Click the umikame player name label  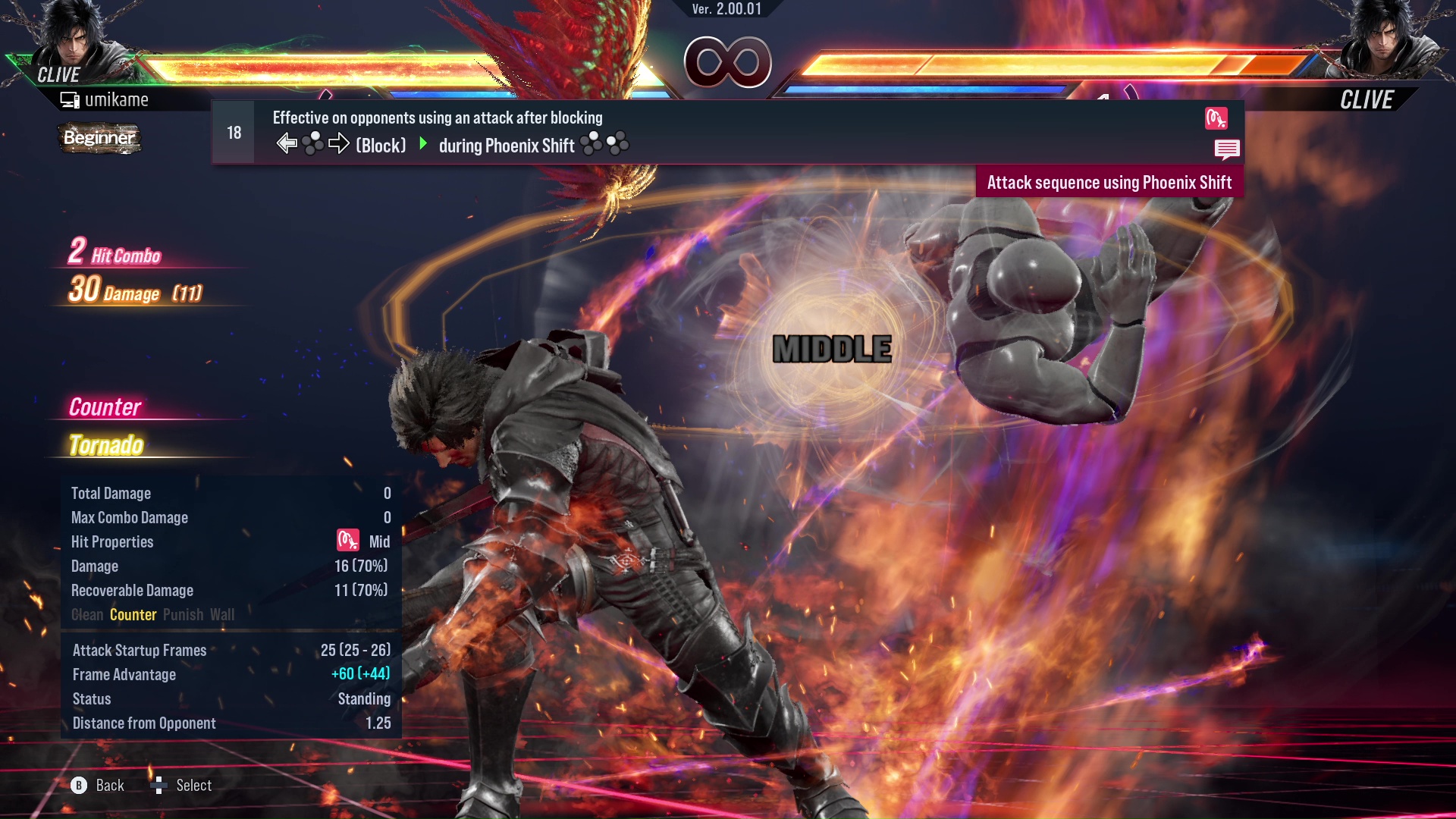click(x=118, y=99)
